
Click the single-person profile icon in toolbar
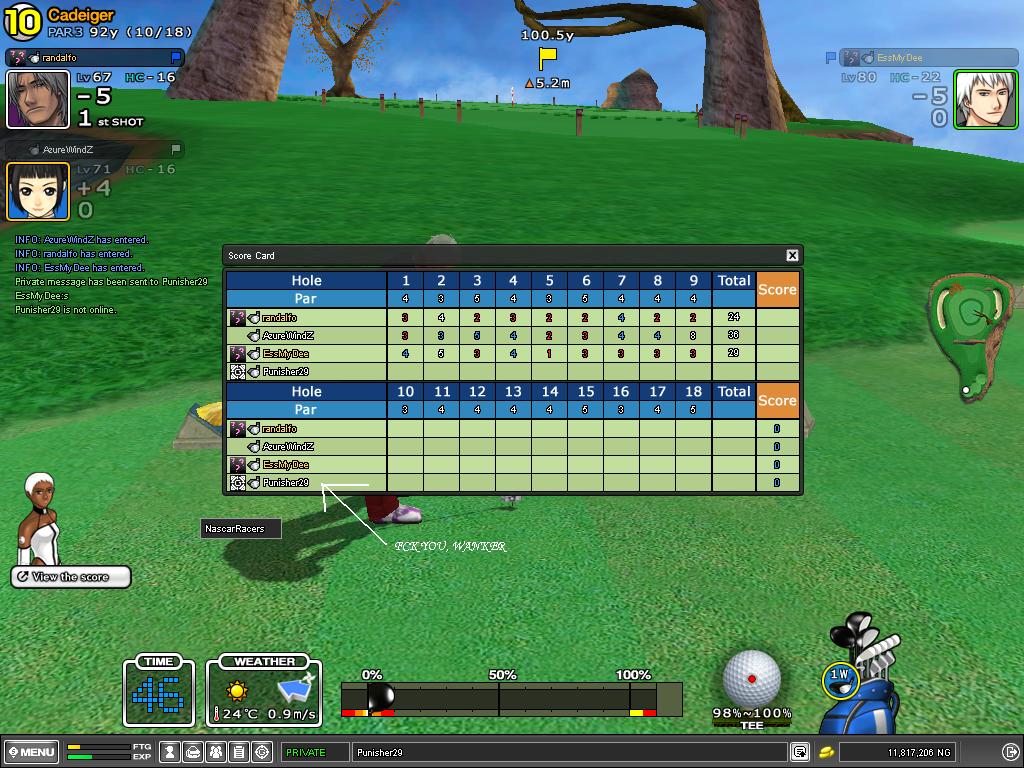pos(172,752)
